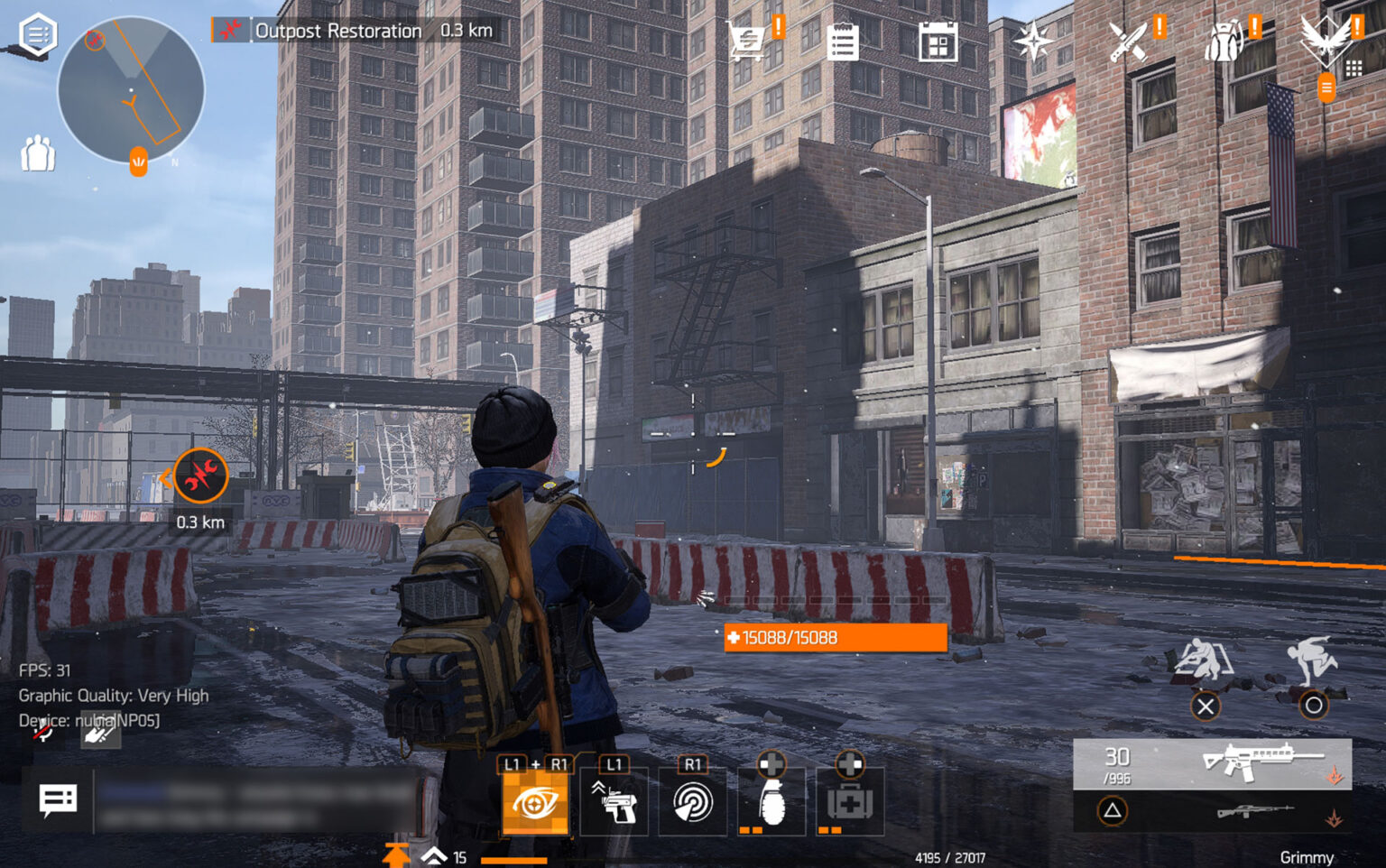This screenshot has width=1386, height=868.
Task: Click the 15088/15088 health bar
Action: 832,638
